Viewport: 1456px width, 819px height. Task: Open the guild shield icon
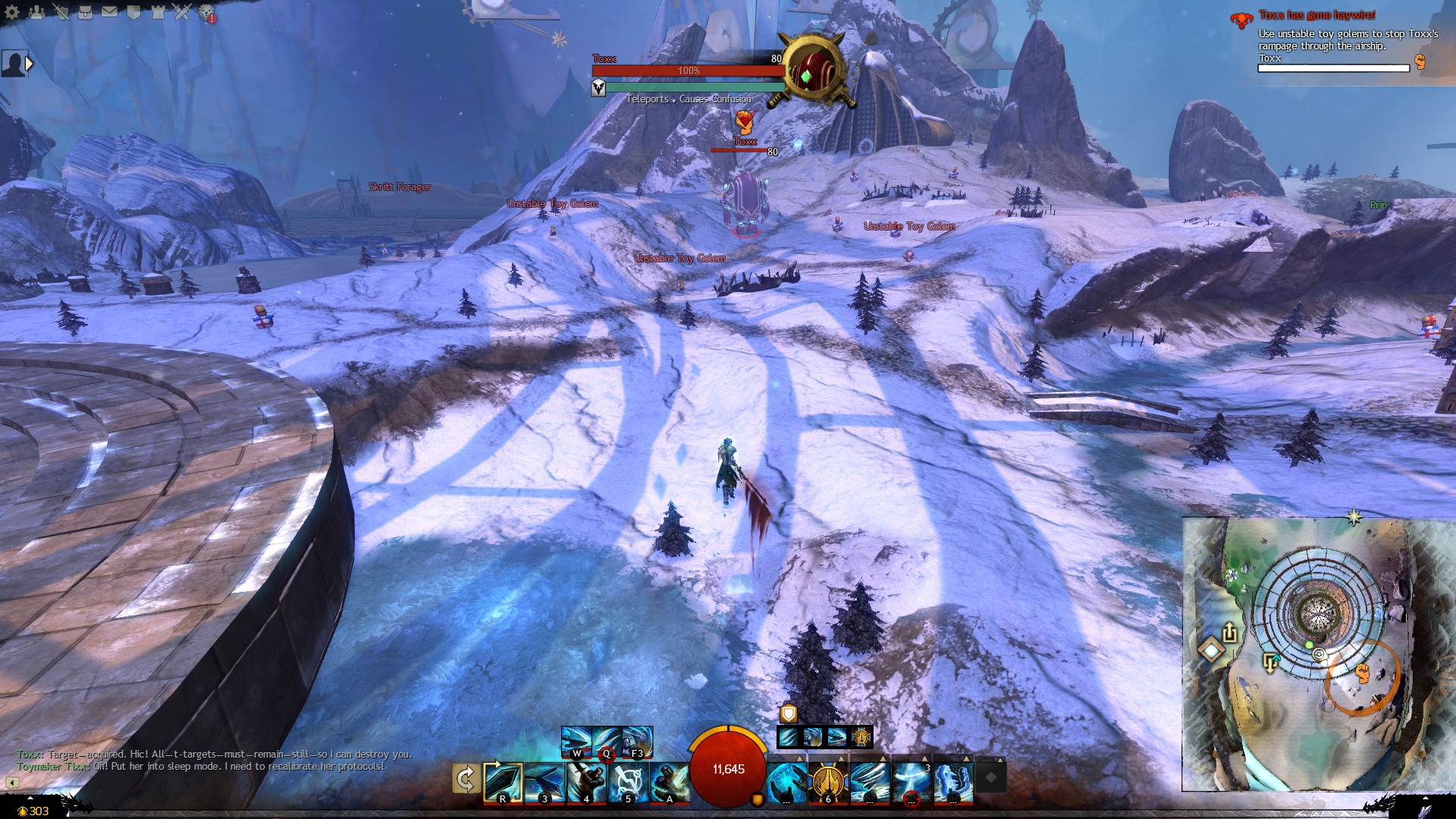pyautogui.click(x=133, y=11)
